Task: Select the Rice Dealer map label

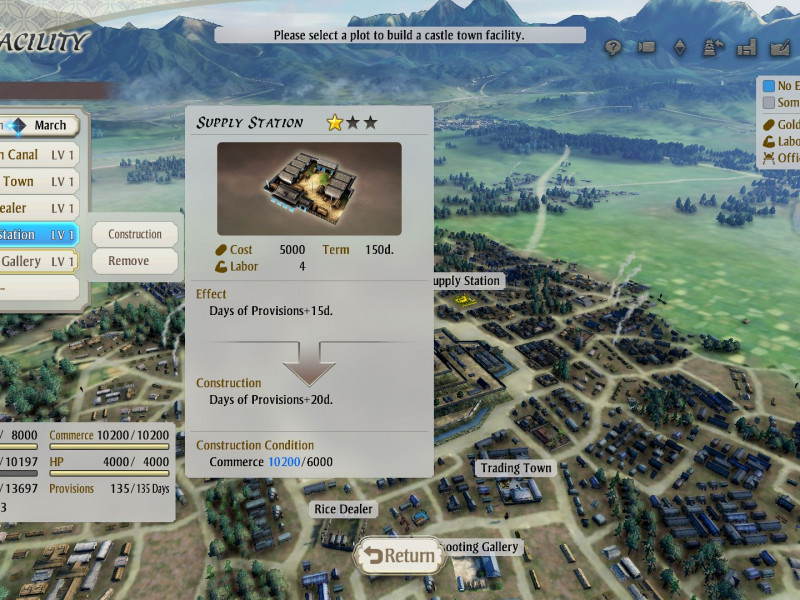Action: tap(343, 509)
